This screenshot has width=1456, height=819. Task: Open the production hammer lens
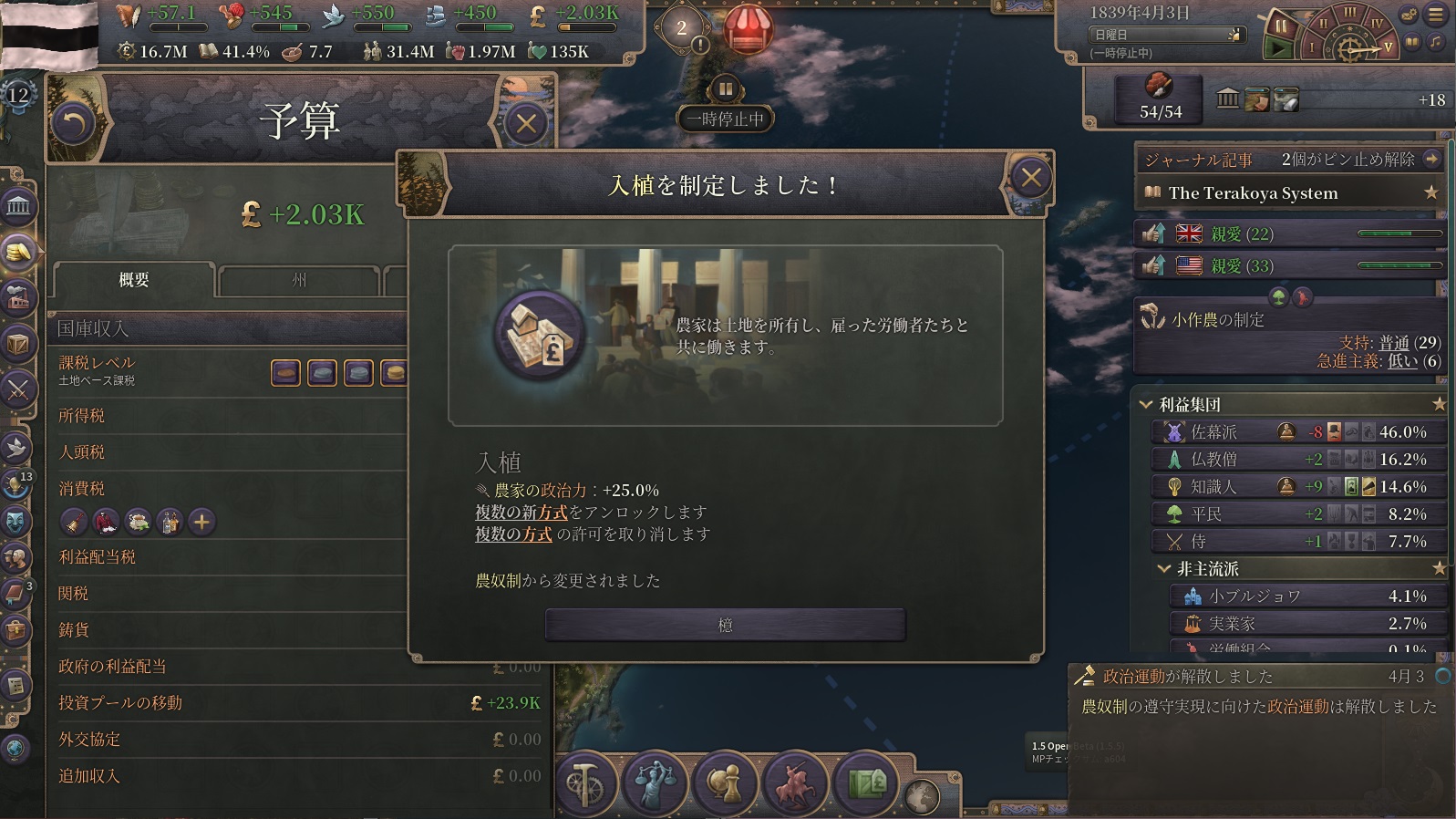tap(585, 783)
